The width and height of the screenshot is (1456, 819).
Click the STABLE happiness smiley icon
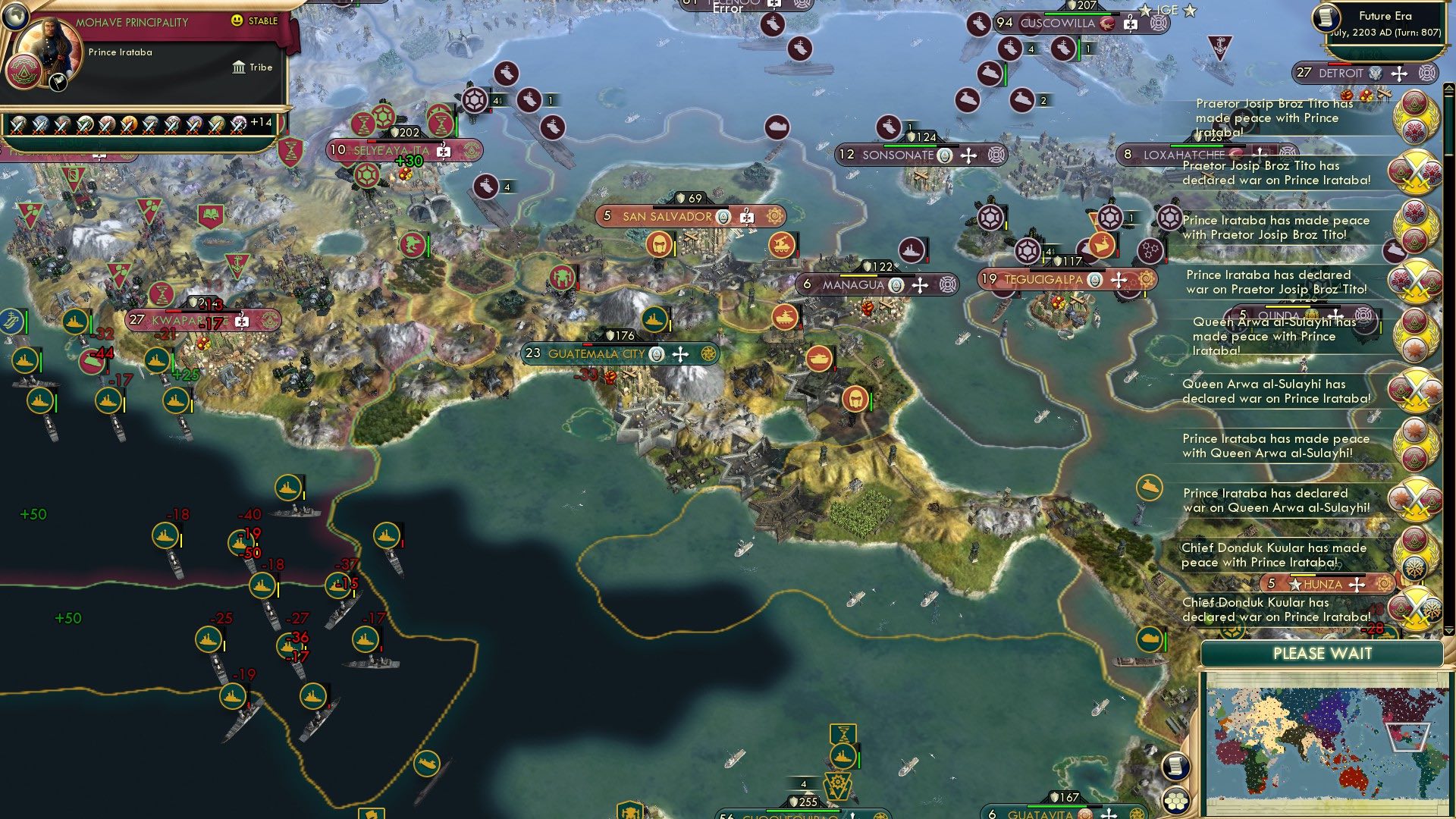click(236, 20)
